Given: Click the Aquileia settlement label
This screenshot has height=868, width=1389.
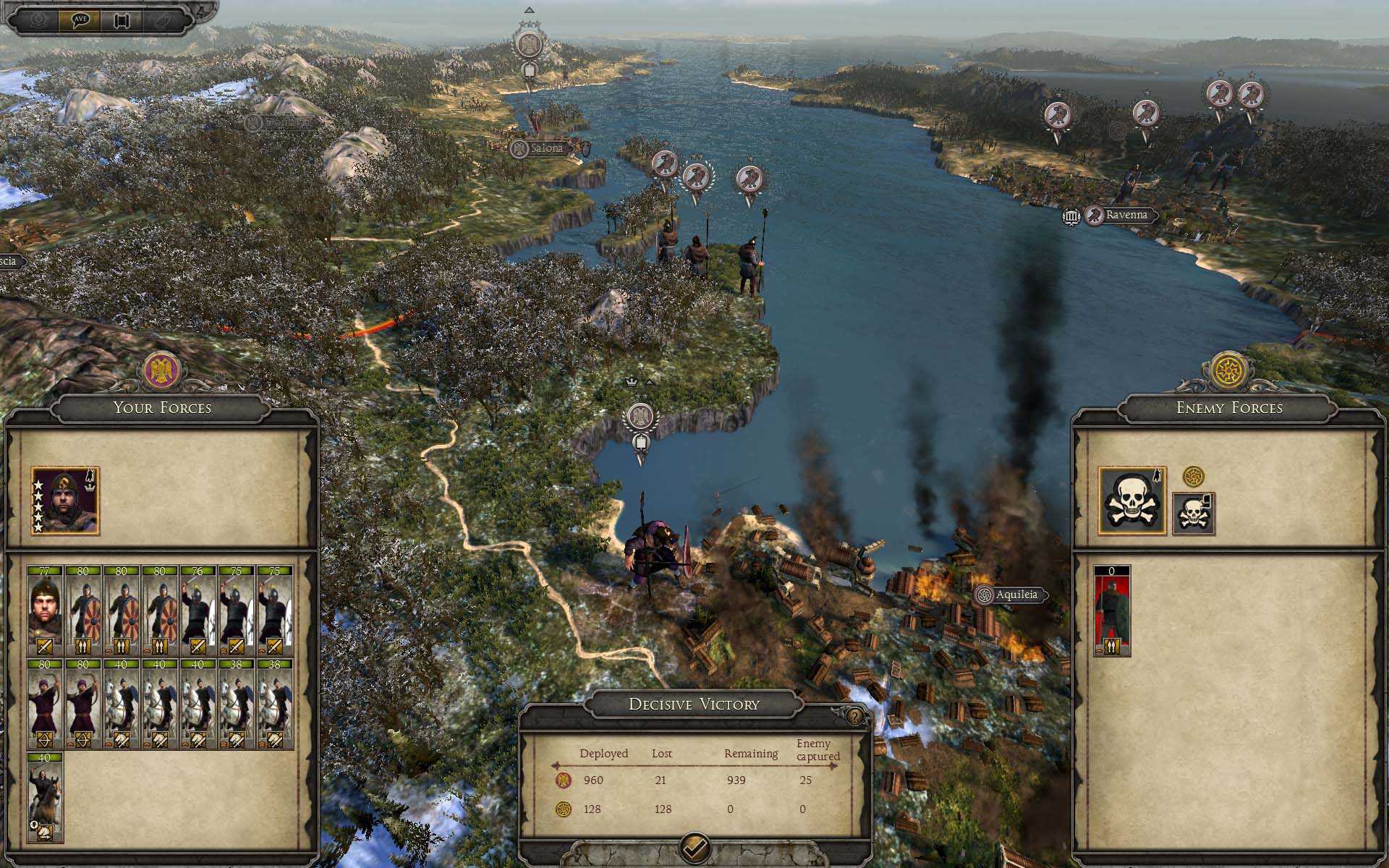Looking at the screenshot, I should click(x=1016, y=595).
